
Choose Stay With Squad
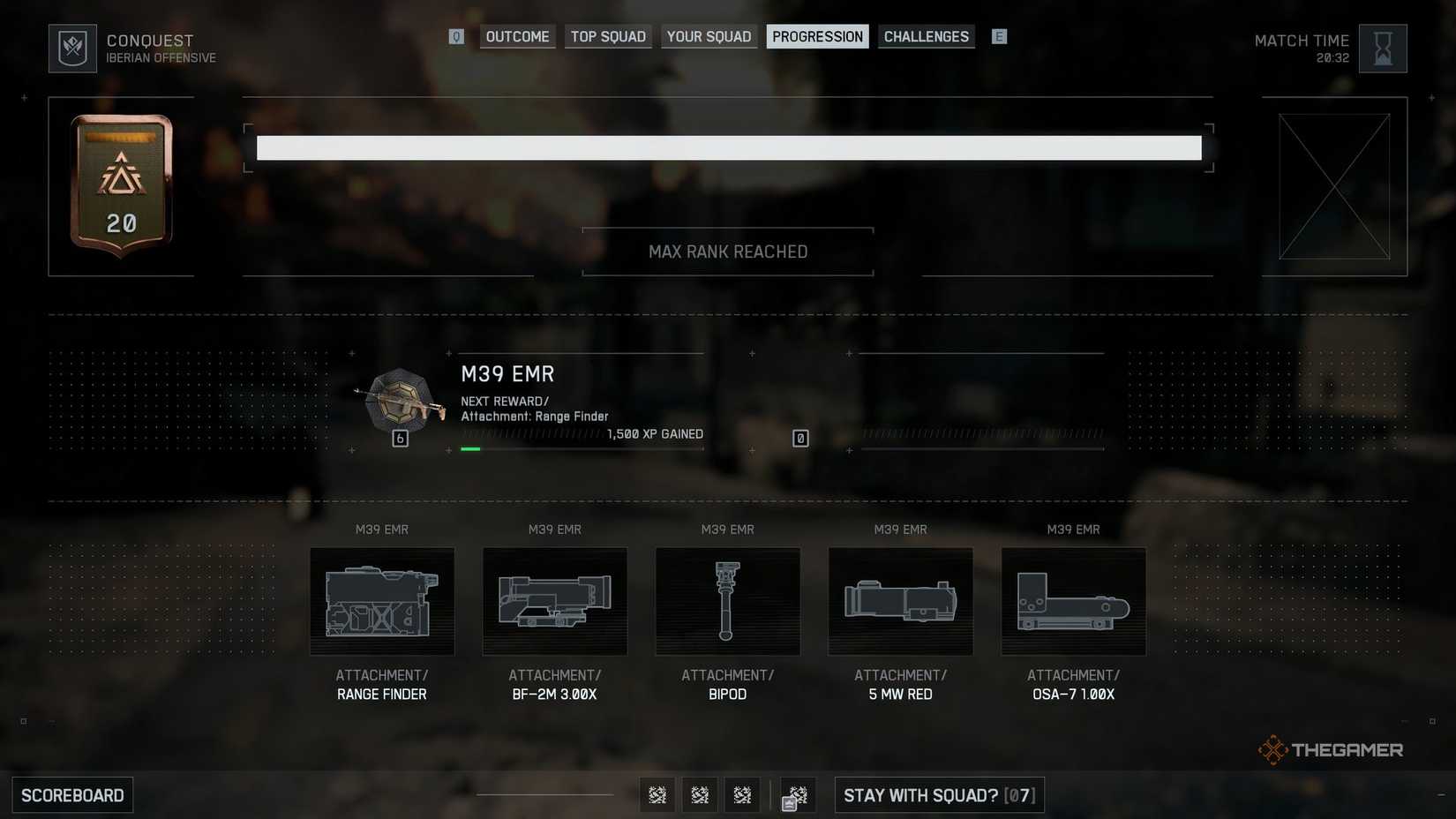click(938, 794)
